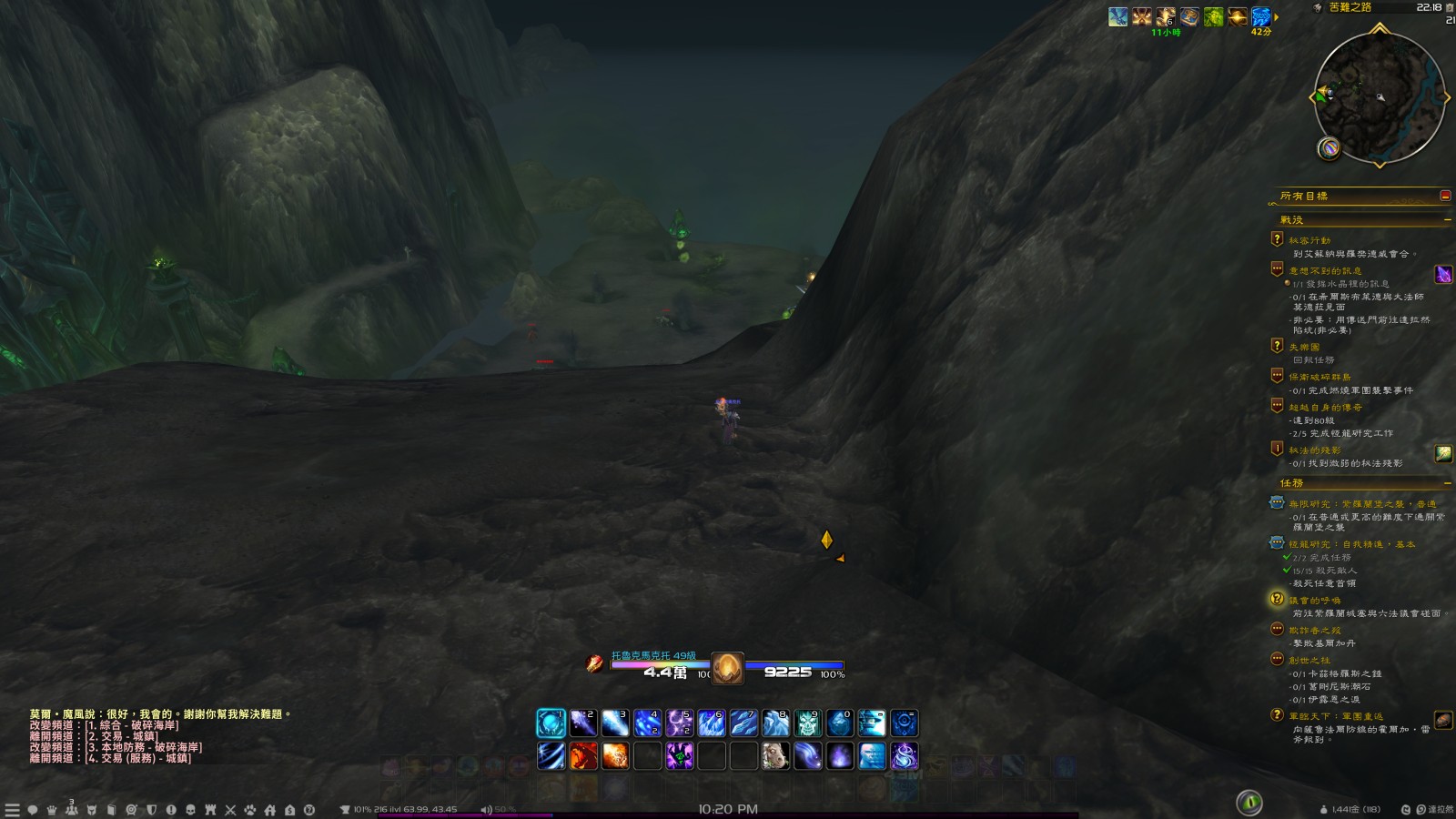Screen dimensions: 1456x819
Task: Open the pet paw print menu icon
Action: click(x=250, y=810)
